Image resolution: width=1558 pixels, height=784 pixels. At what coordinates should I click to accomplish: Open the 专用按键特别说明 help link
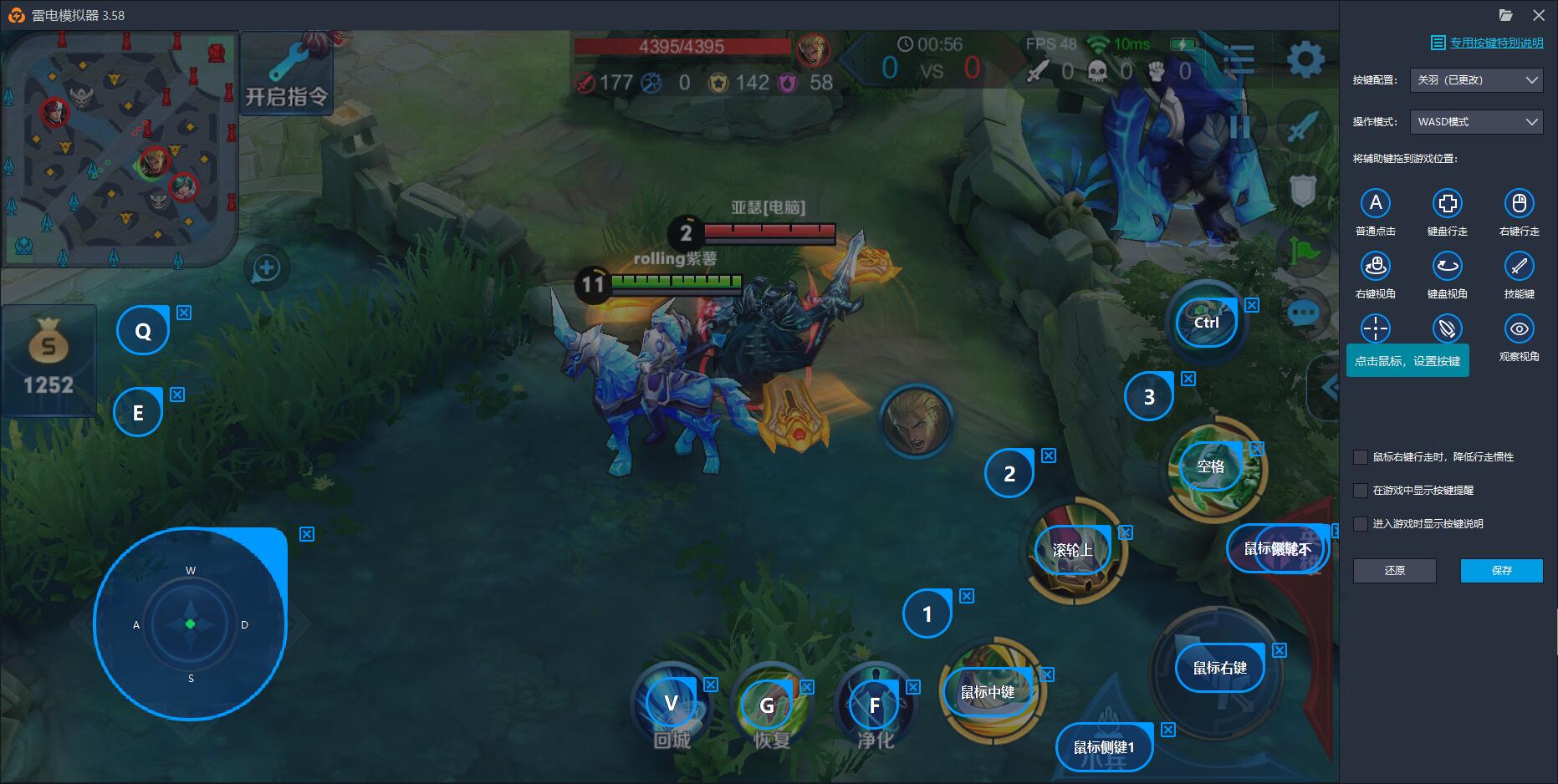[1489, 42]
